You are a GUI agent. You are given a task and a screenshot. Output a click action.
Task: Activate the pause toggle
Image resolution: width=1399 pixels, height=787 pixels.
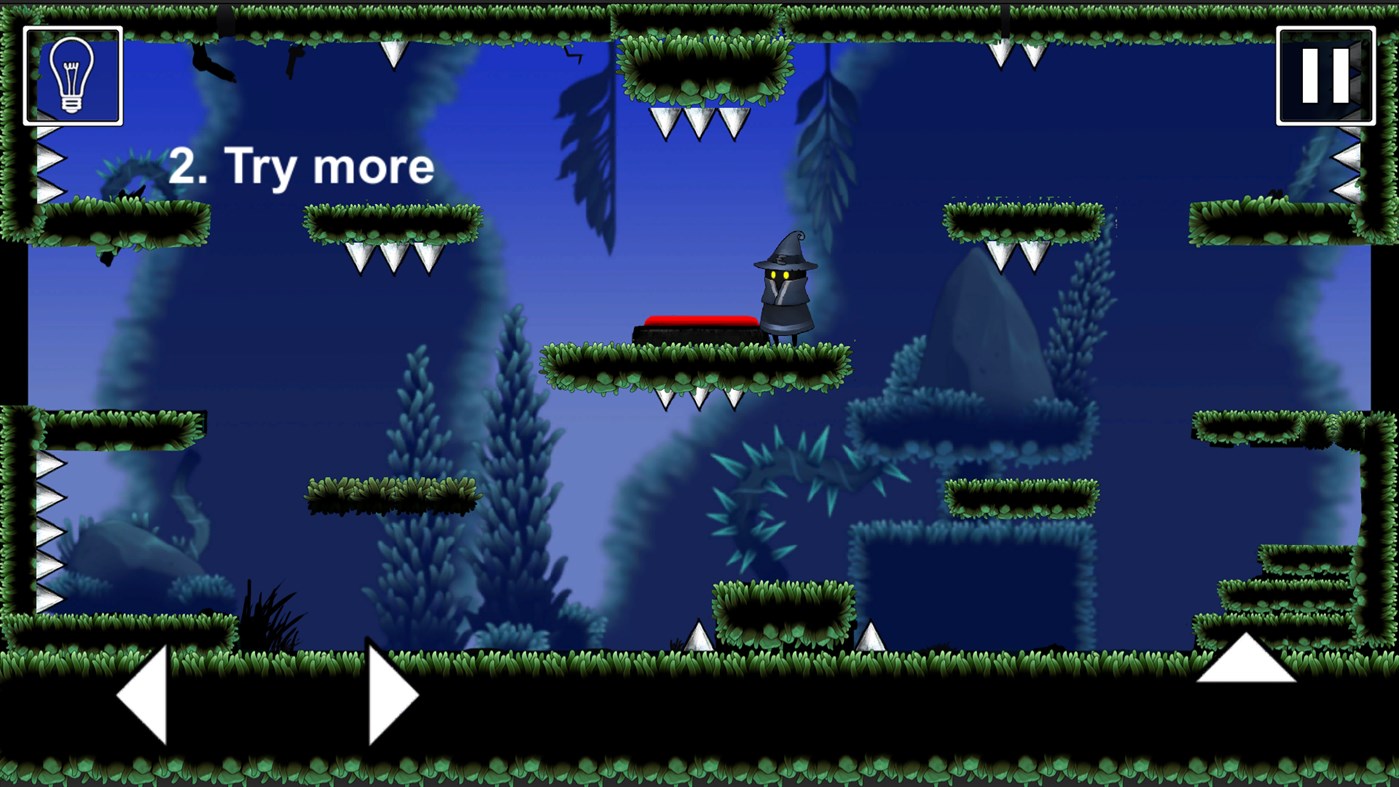point(1323,74)
